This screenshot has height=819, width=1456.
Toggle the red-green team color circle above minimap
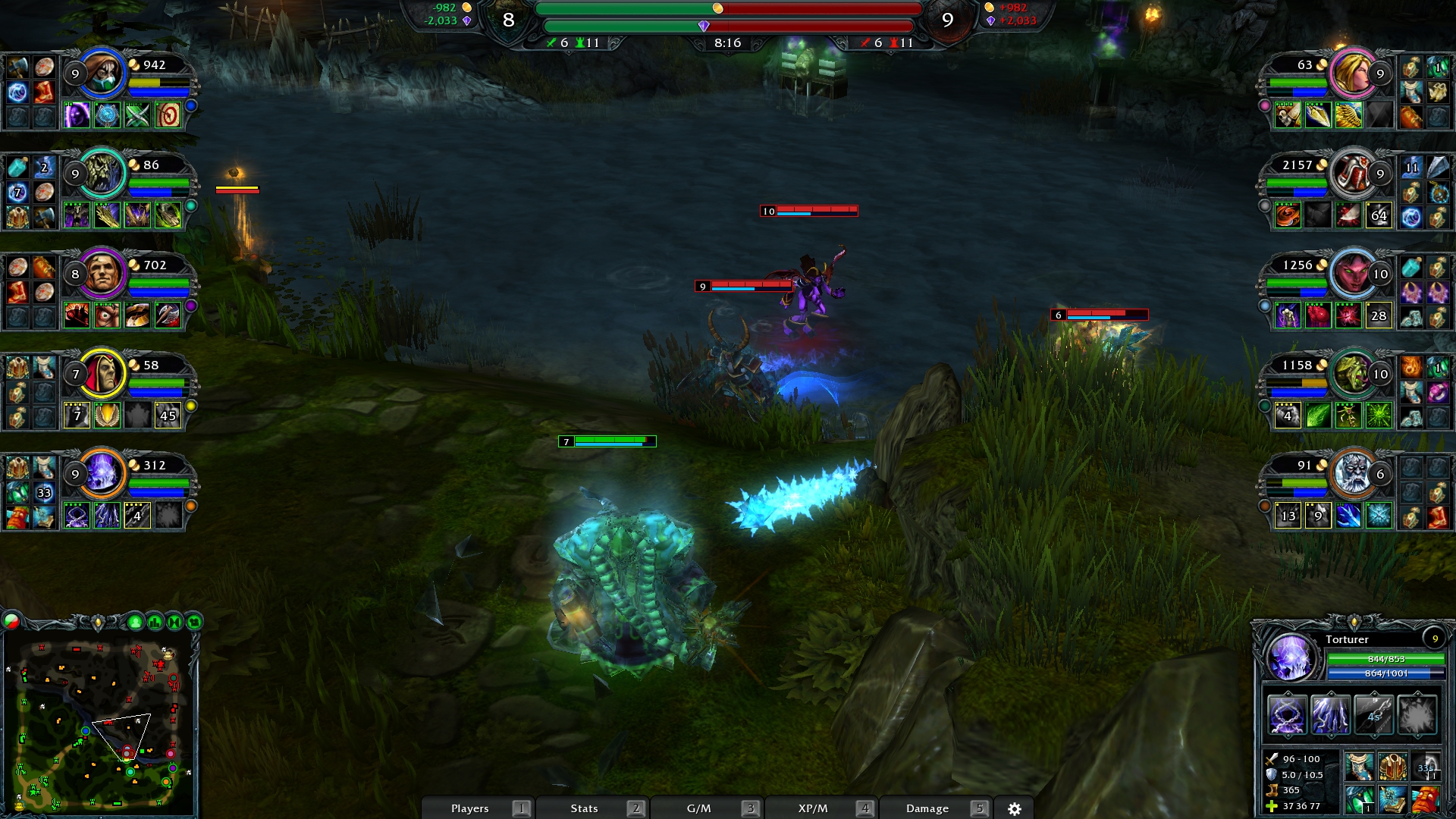[x=11, y=621]
